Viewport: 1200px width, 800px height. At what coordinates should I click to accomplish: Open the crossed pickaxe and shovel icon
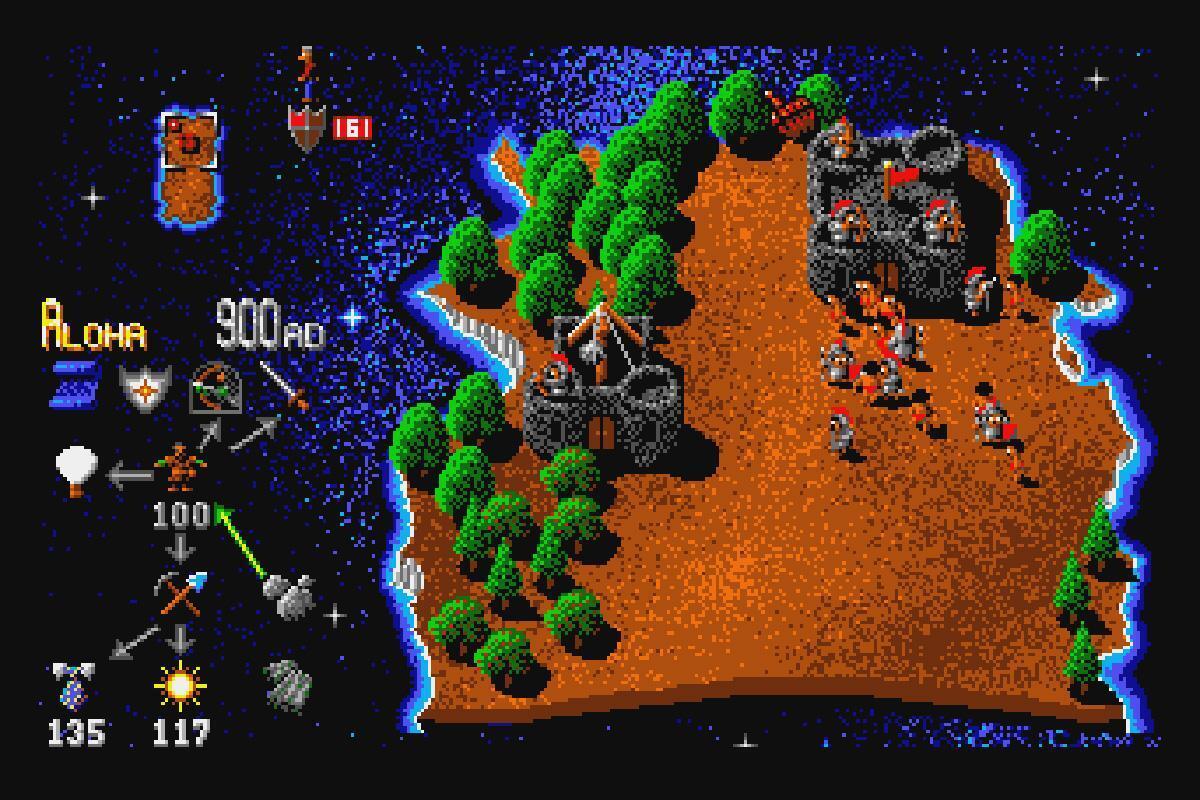pos(180,593)
